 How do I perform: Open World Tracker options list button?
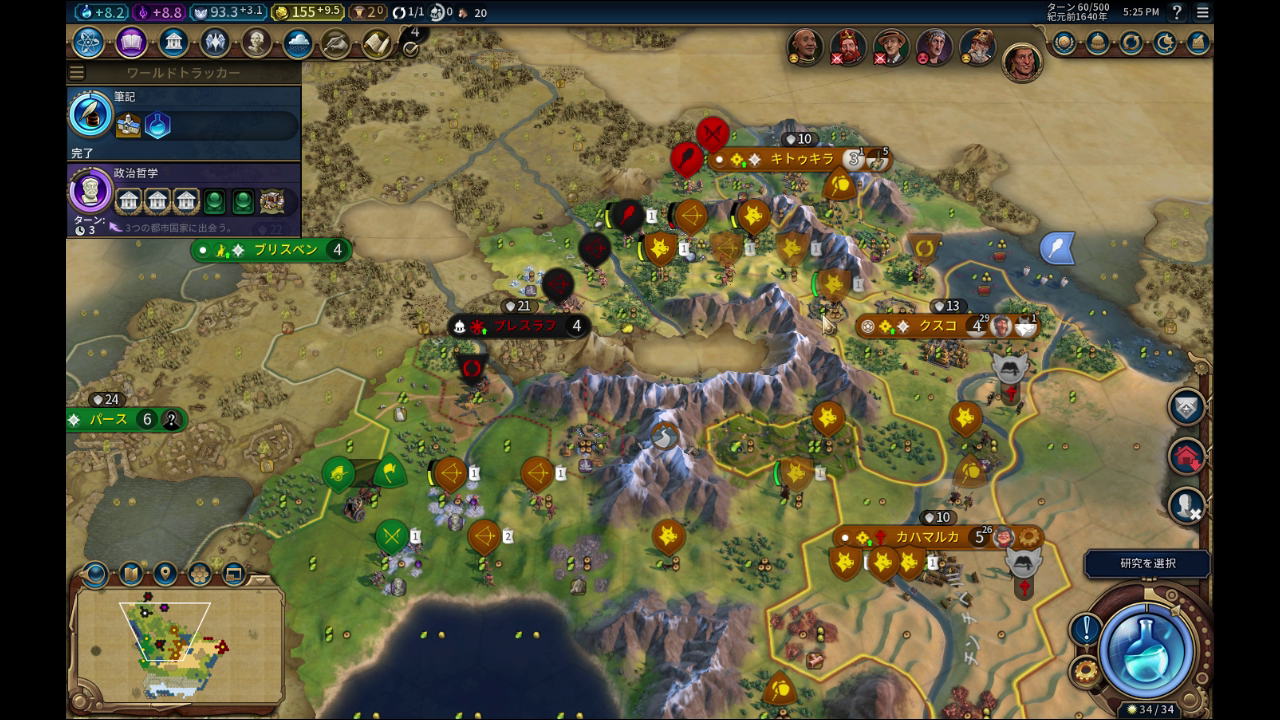click(x=77, y=73)
